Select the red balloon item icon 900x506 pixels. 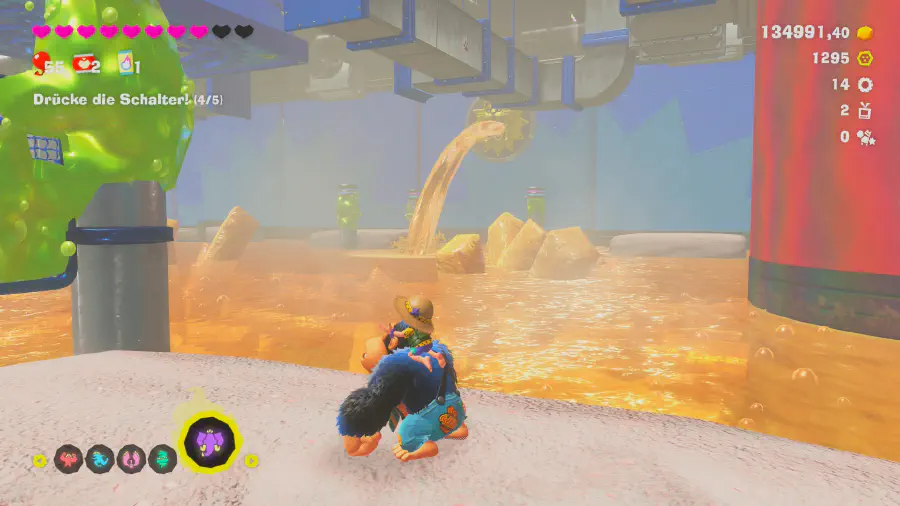[x=42, y=65]
